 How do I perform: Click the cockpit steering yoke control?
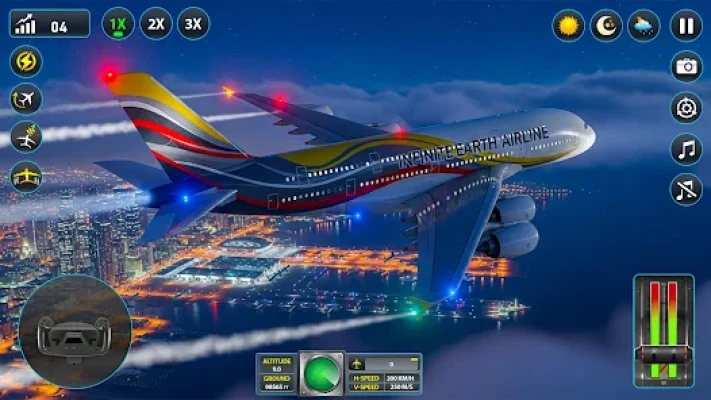(x=74, y=332)
